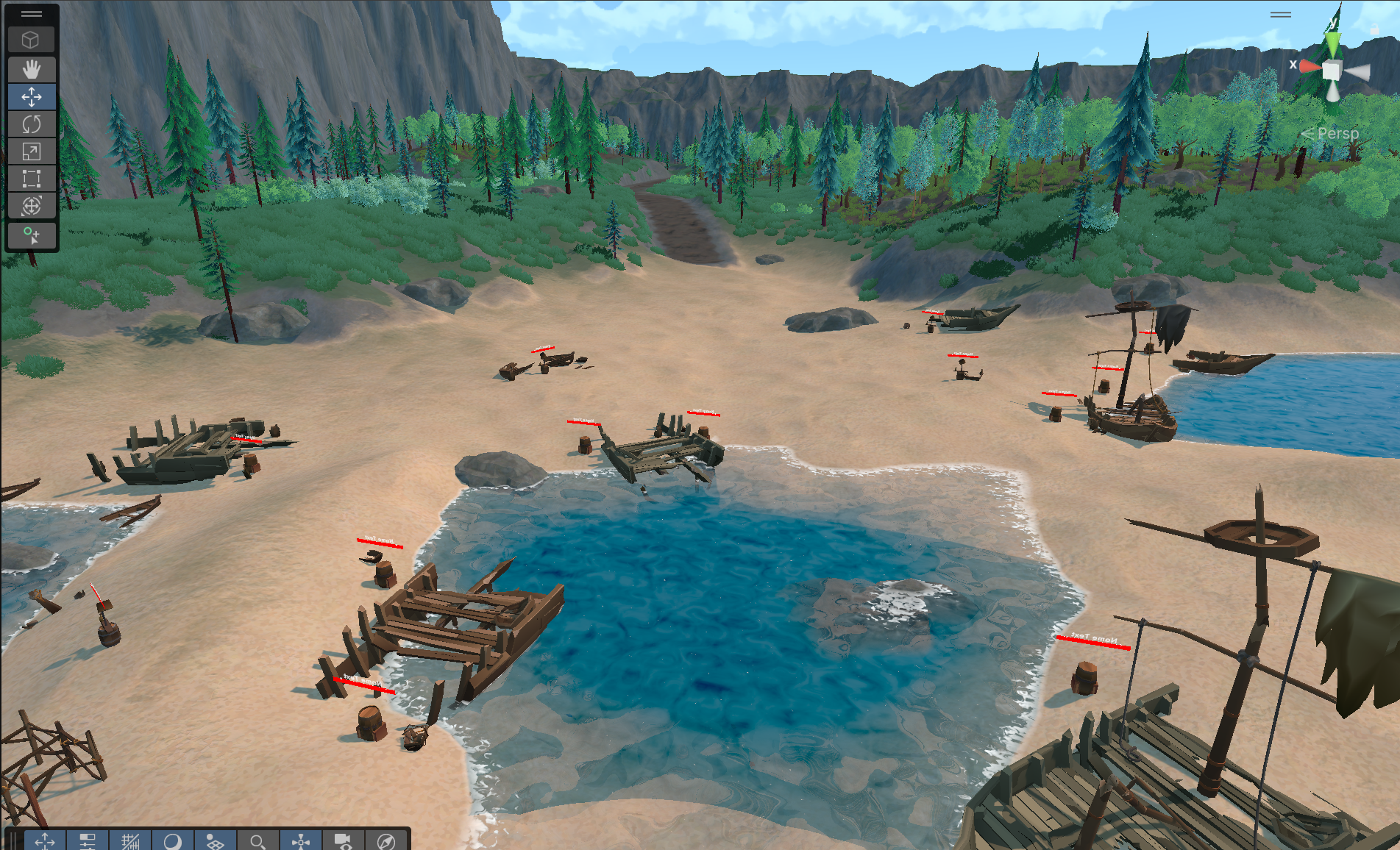1400x850 pixels.
Task: Click the center cube of the orientation gizmo
Action: [1332, 71]
